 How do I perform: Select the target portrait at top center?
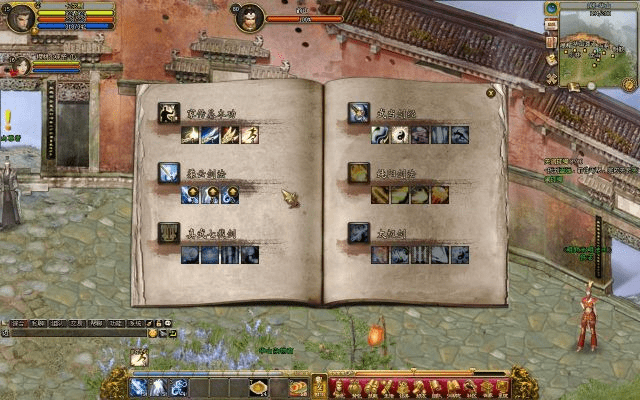pos(250,17)
